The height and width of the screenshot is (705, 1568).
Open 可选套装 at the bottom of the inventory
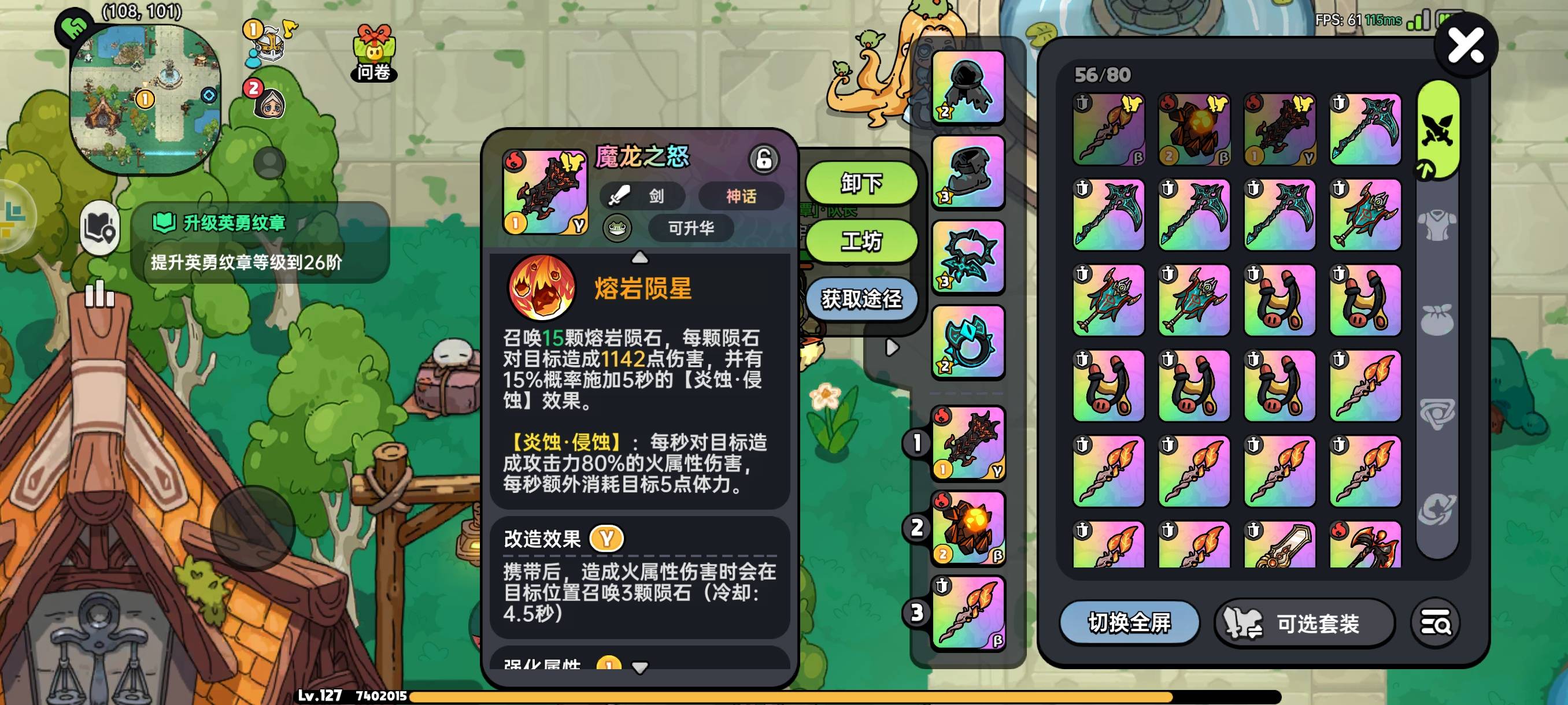tap(1303, 622)
